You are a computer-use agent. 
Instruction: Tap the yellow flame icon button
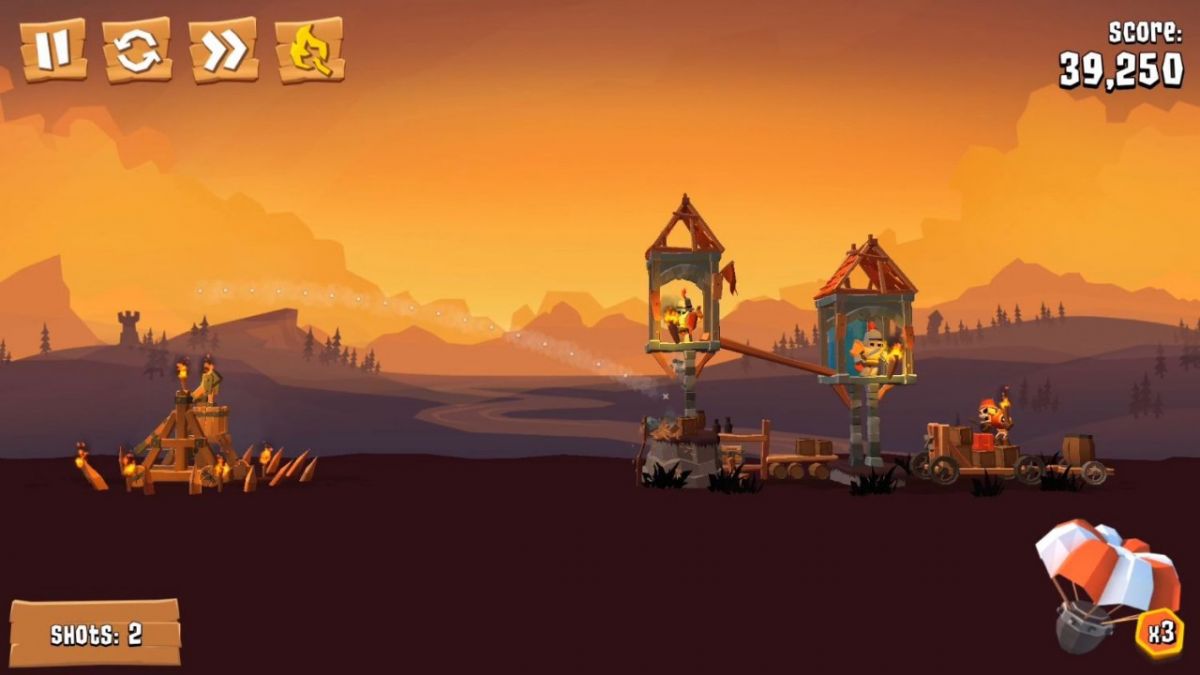tap(310, 50)
